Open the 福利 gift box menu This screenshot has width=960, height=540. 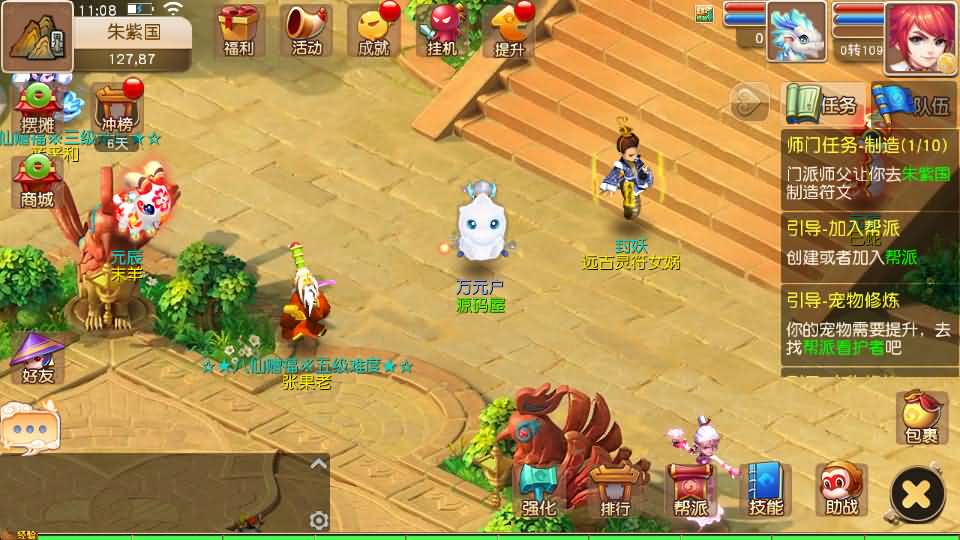[x=239, y=30]
